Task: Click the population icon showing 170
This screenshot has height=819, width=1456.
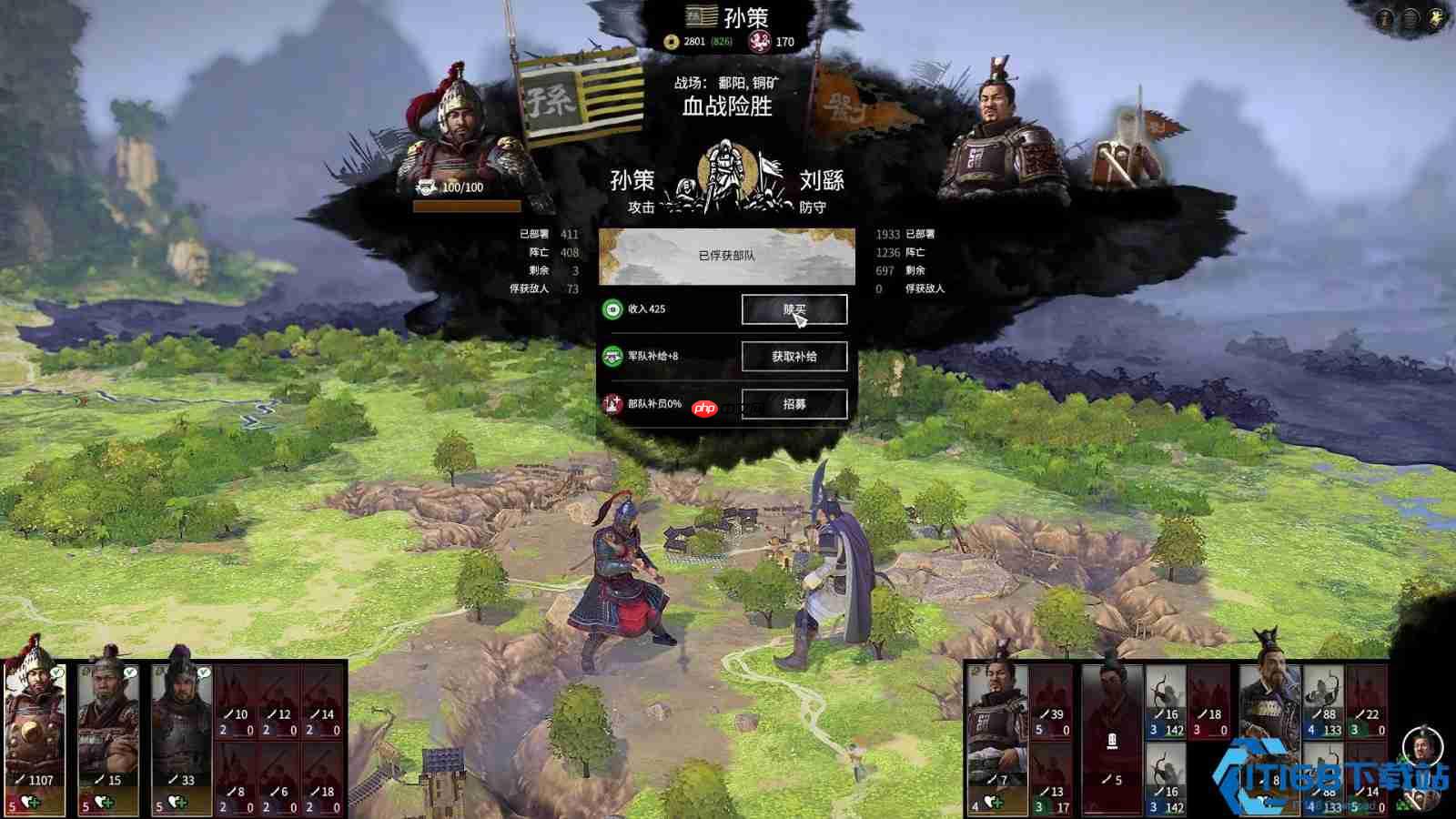Action: click(x=759, y=41)
